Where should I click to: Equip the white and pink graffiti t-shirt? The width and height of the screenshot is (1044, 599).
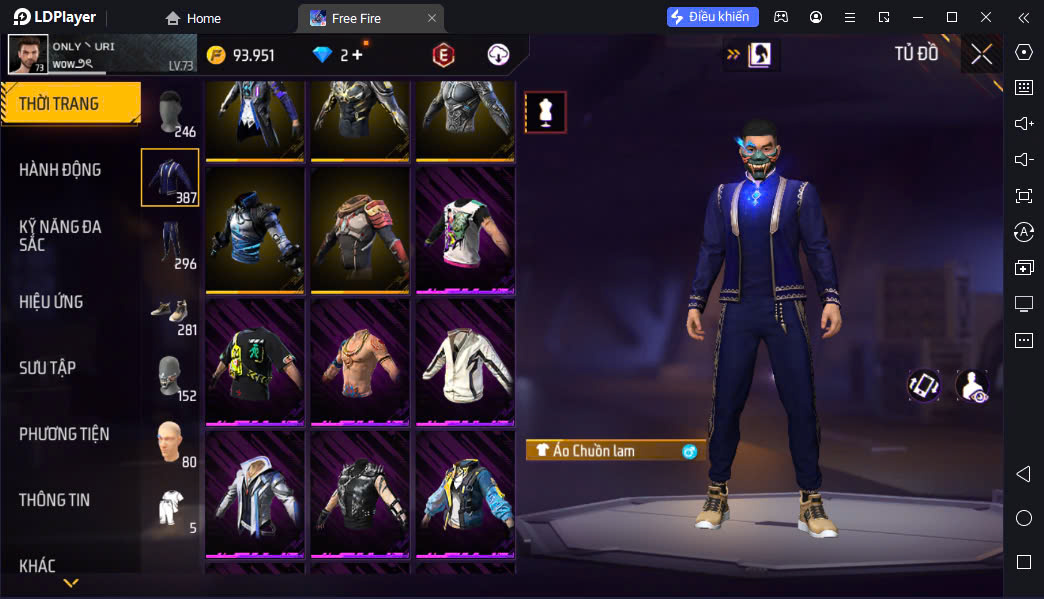point(465,230)
